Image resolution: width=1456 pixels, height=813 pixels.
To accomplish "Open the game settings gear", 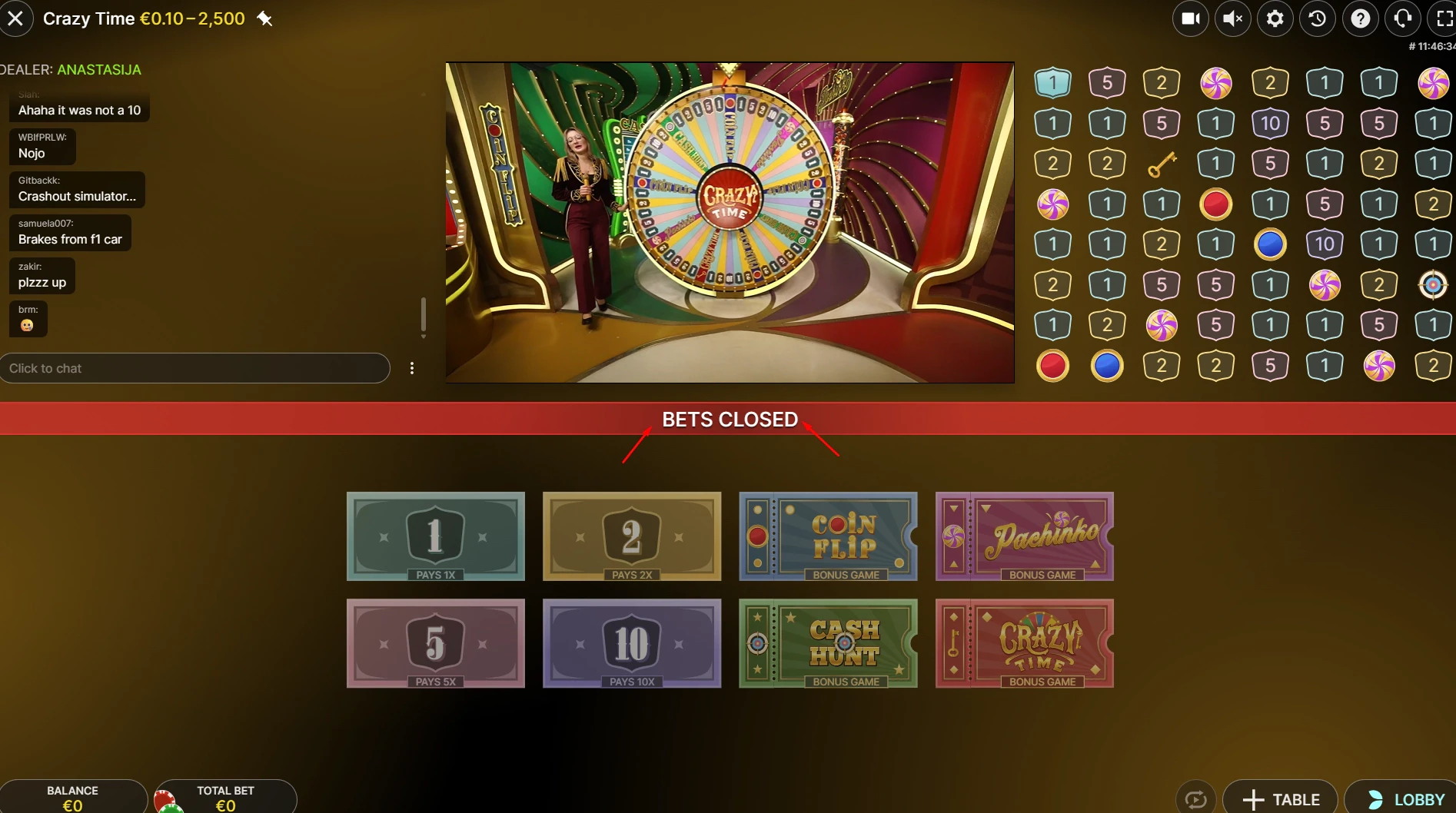I will pos(1275,18).
